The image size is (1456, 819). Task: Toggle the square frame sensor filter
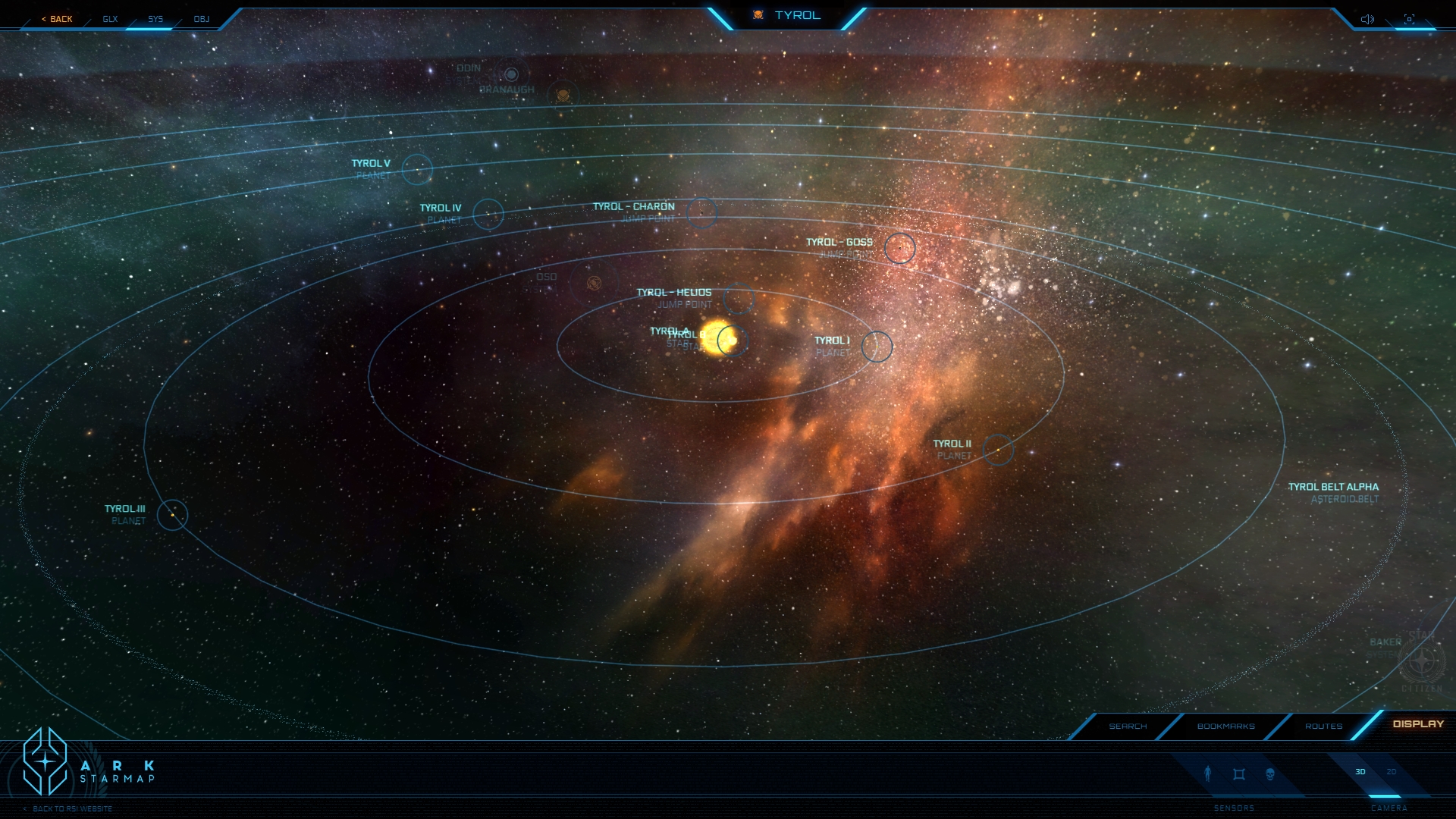pyautogui.click(x=1239, y=773)
